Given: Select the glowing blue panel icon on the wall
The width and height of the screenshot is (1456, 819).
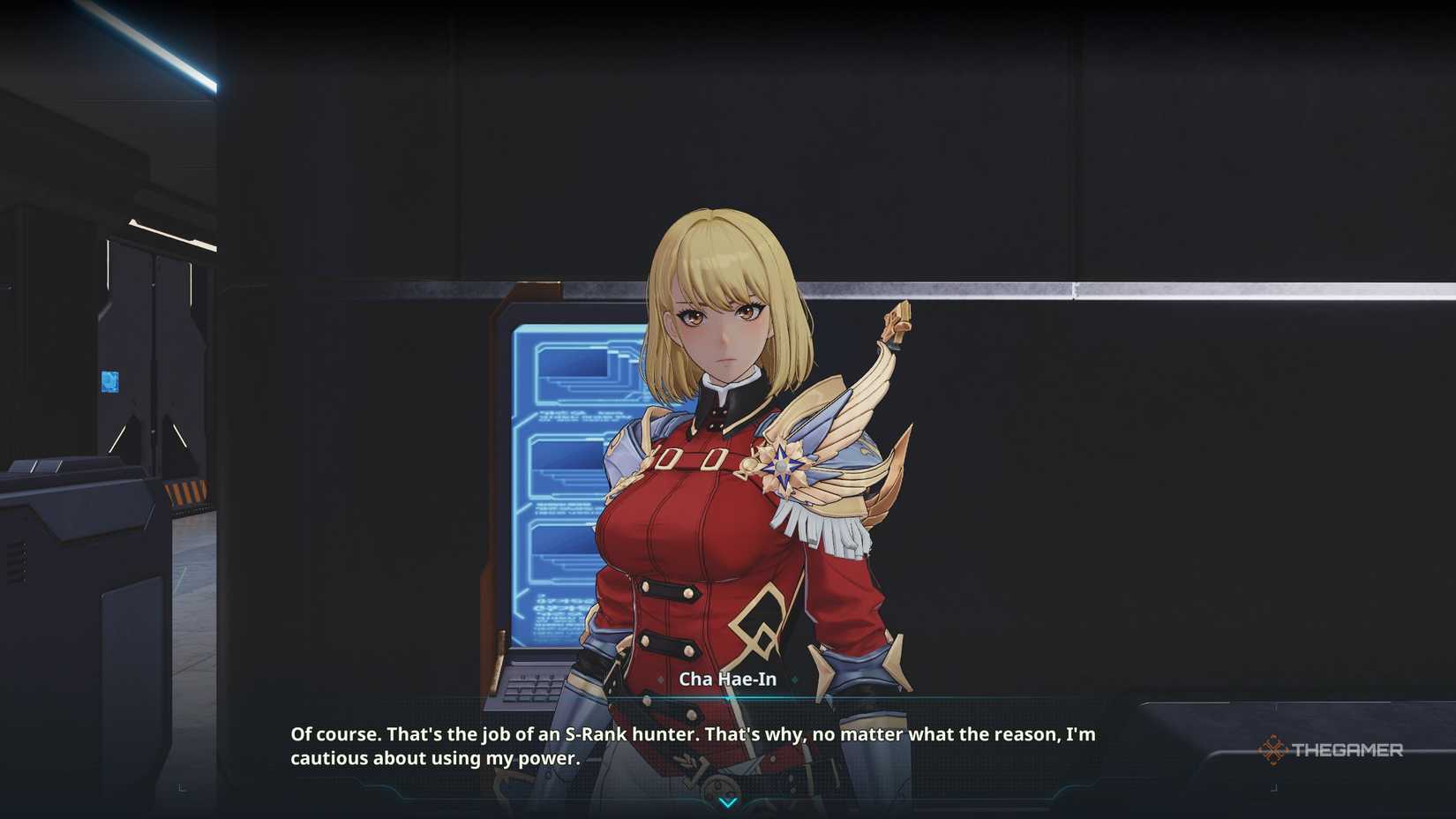Looking at the screenshot, I should coord(109,379).
